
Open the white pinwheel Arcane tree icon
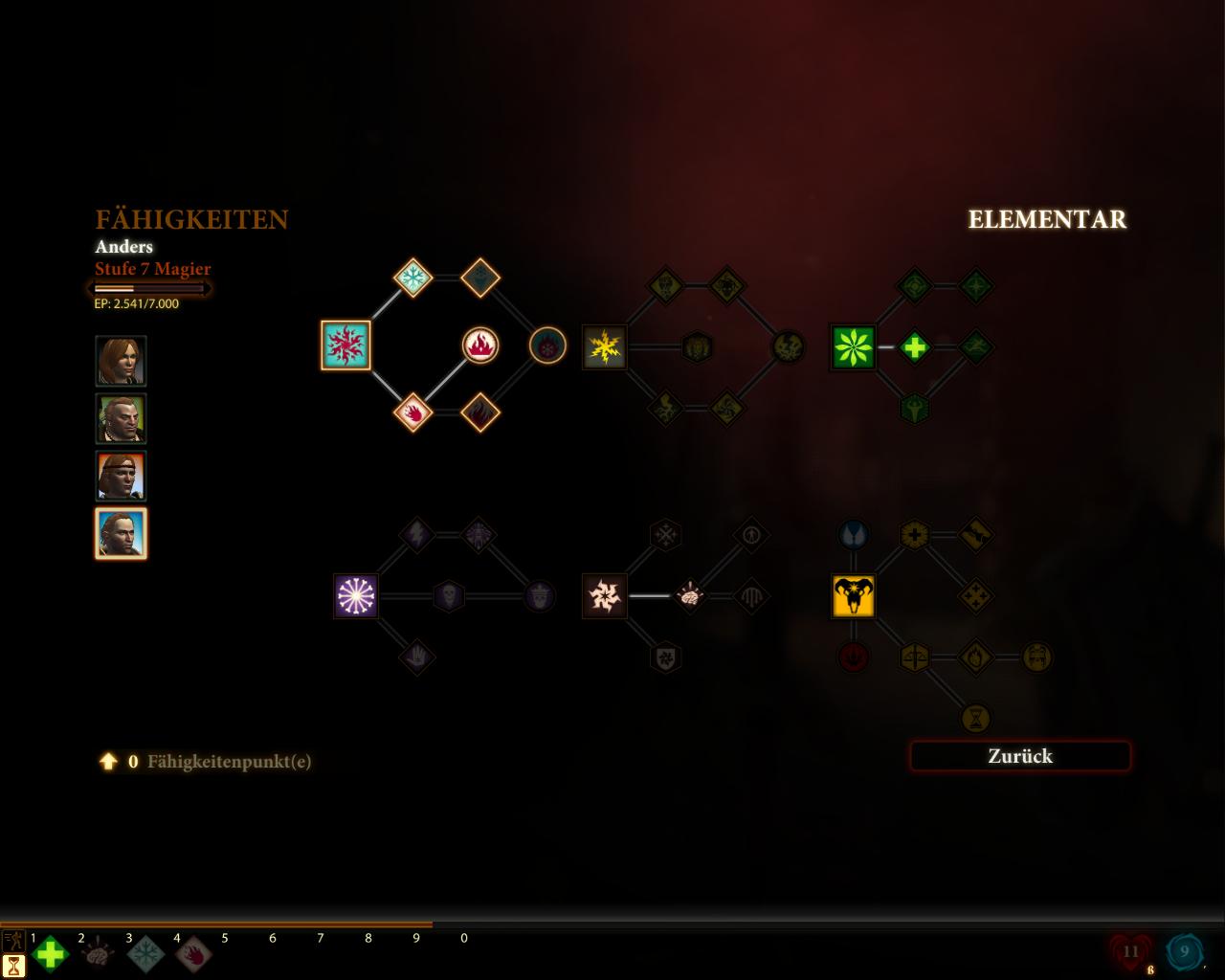[x=605, y=596]
